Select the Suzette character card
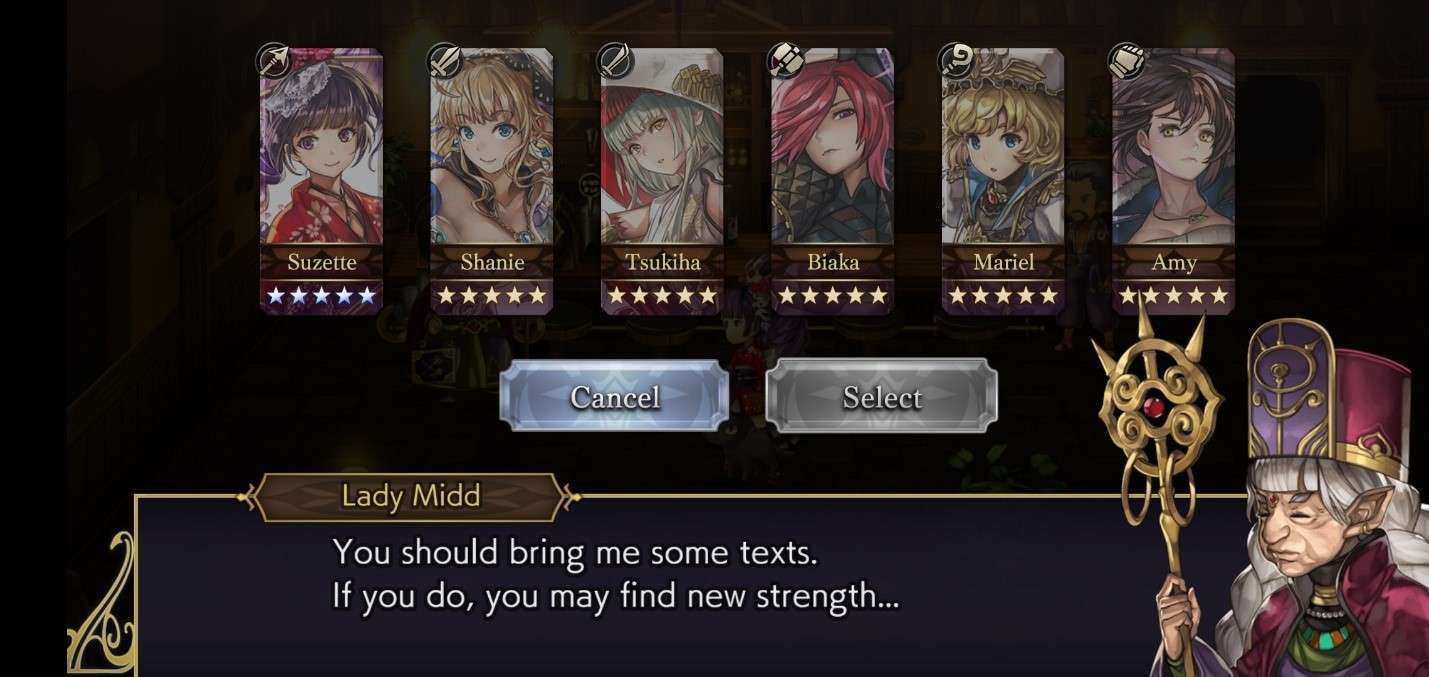 coord(321,180)
